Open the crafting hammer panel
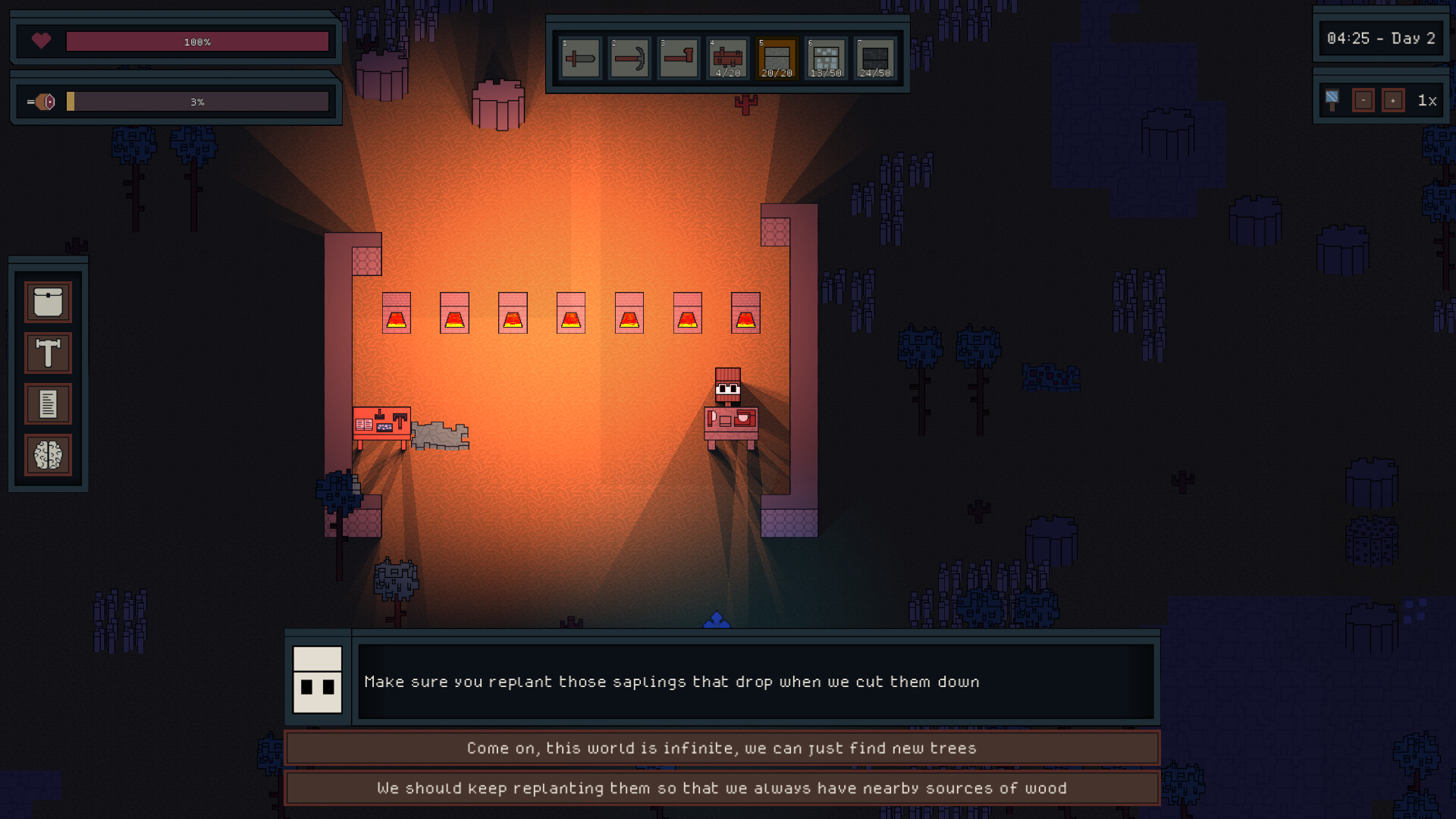 pyautogui.click(x=48, y=353)
